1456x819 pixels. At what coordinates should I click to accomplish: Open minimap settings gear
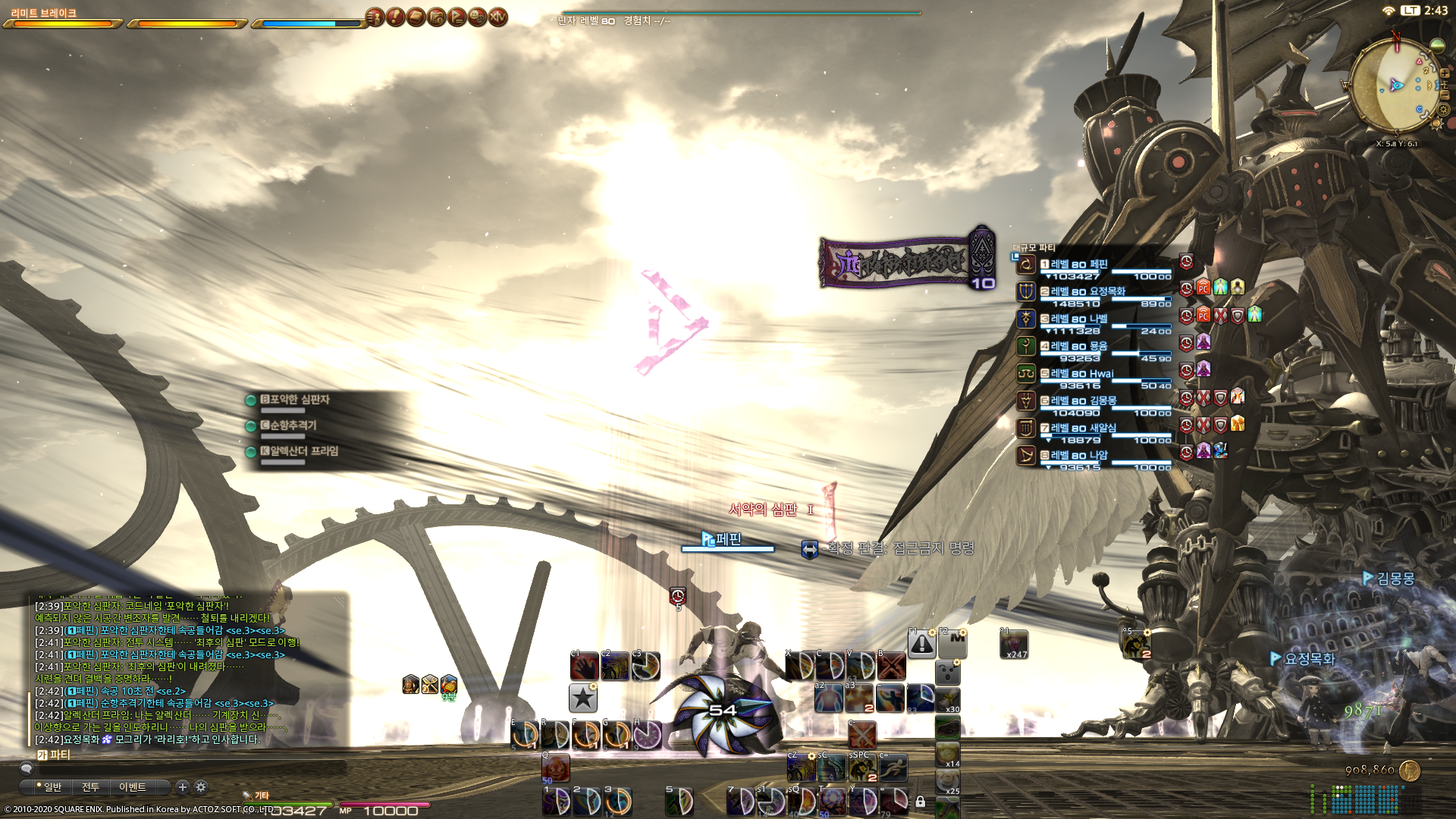(1444, 109)
